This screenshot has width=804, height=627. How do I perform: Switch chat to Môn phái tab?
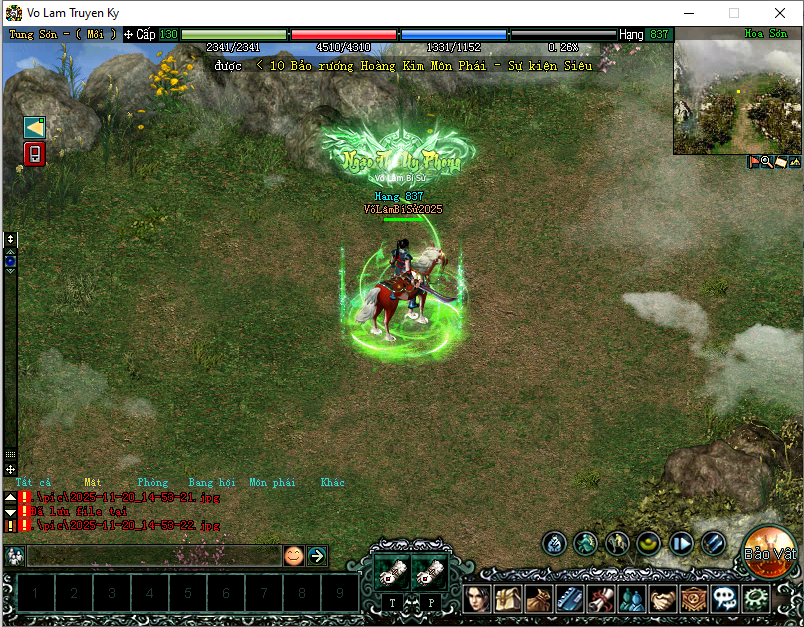272,482
